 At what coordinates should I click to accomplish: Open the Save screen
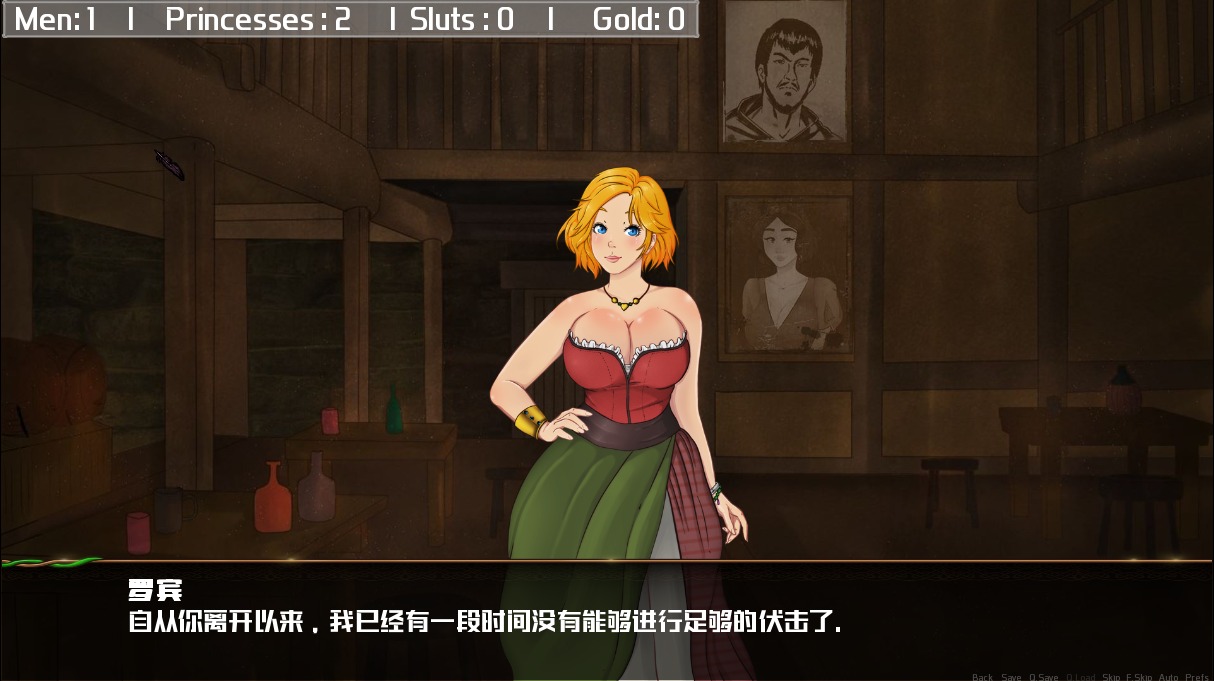click(x=1011, y=677)
